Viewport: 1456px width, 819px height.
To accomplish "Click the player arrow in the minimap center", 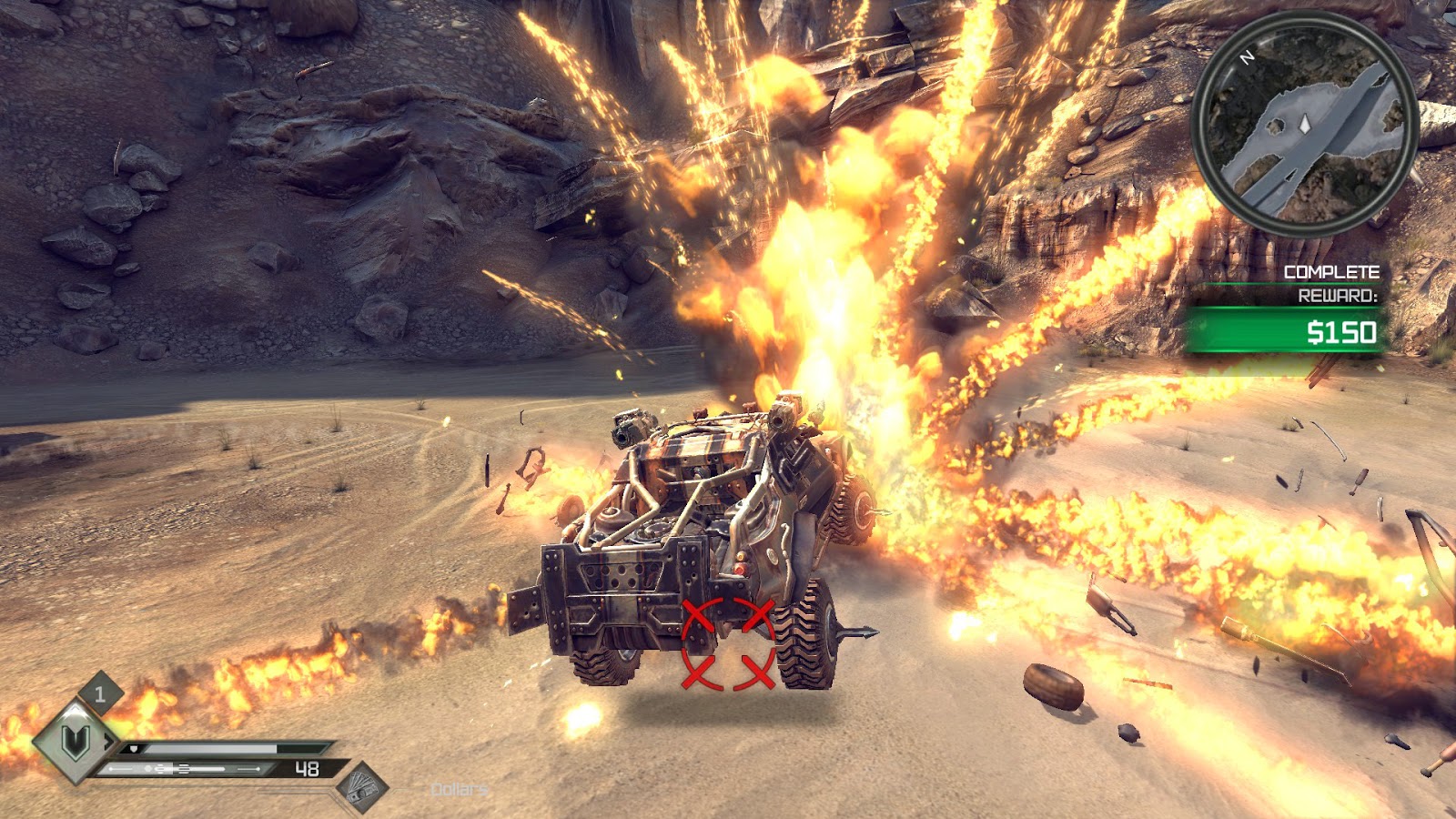I will point(1305,125).
